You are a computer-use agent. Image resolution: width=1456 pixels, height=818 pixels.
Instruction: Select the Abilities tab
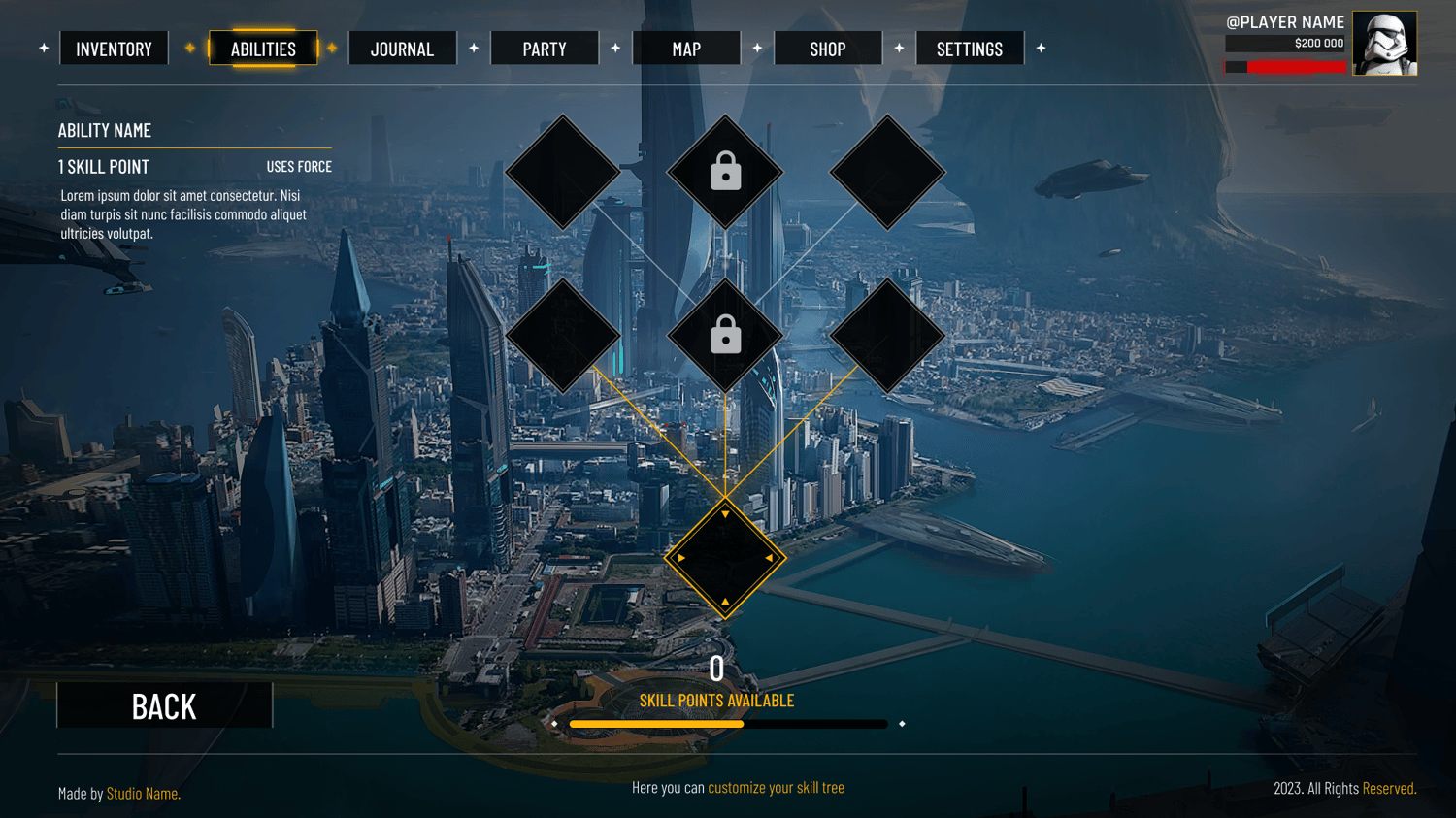coord(263,49)
